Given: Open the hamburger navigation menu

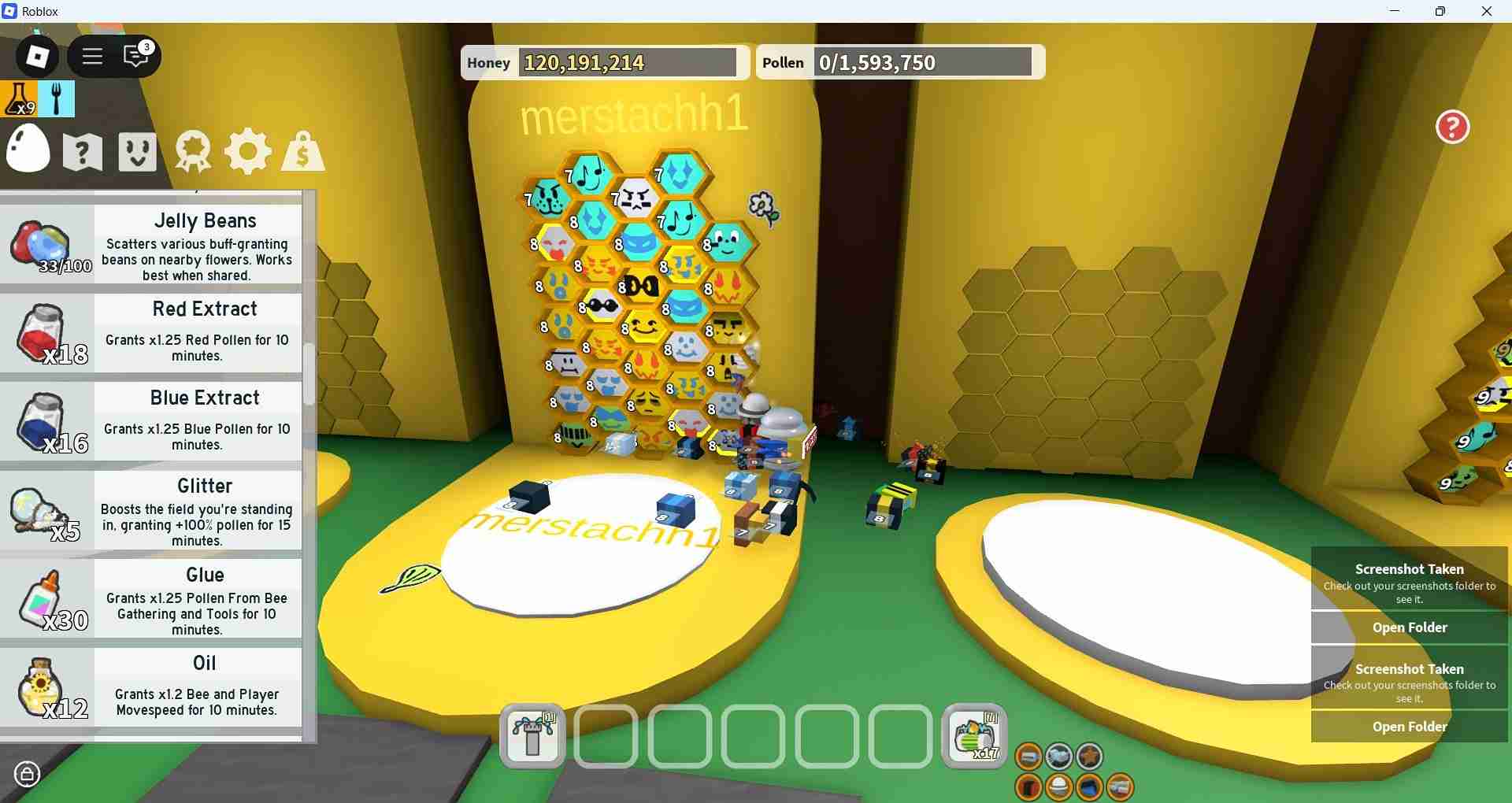Looking at the screenshot, I should pos(92,56).
